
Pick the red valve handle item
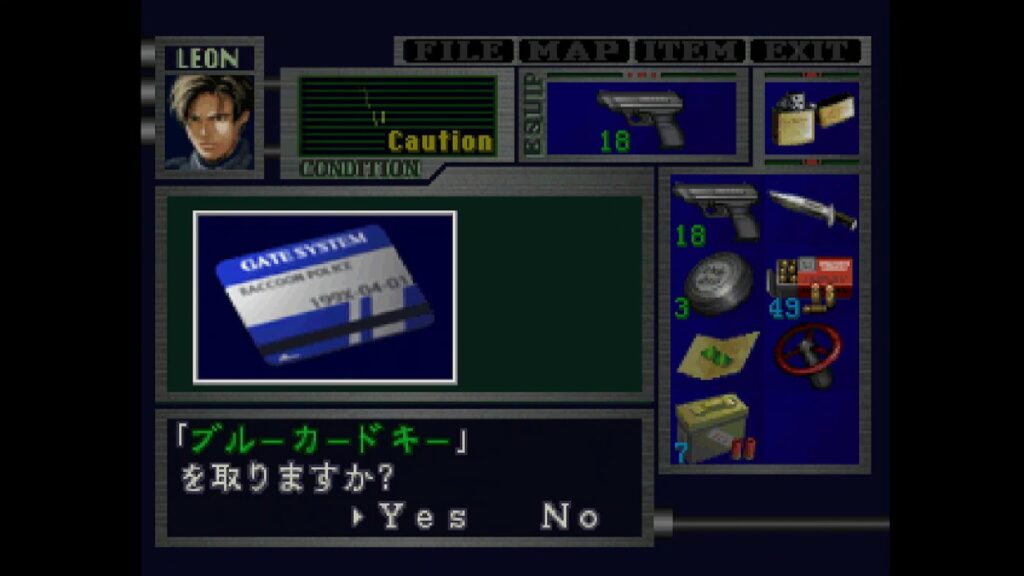[x=812, y=354]
